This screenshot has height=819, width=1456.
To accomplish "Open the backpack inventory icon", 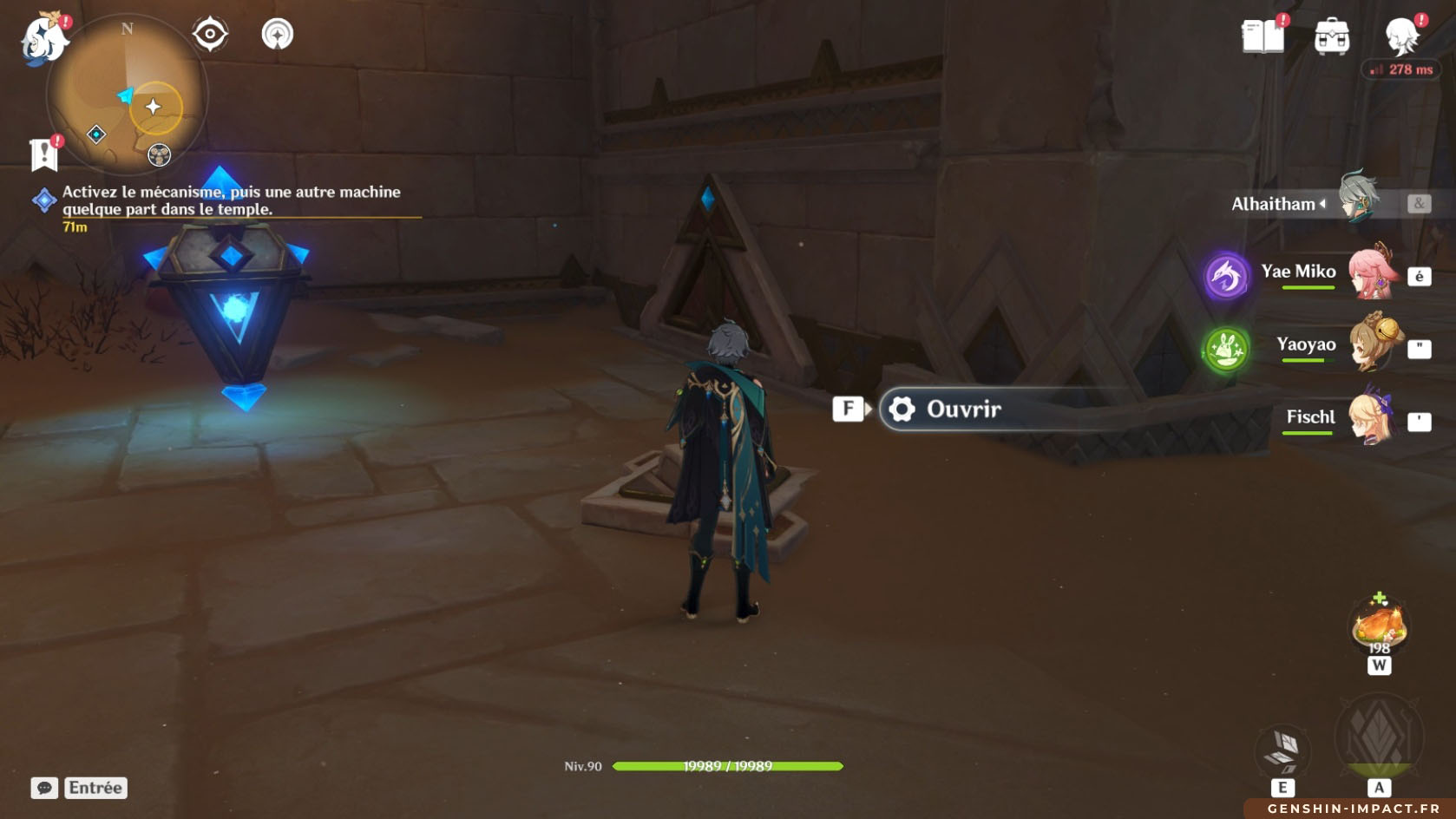I will tap(1332, 37).
